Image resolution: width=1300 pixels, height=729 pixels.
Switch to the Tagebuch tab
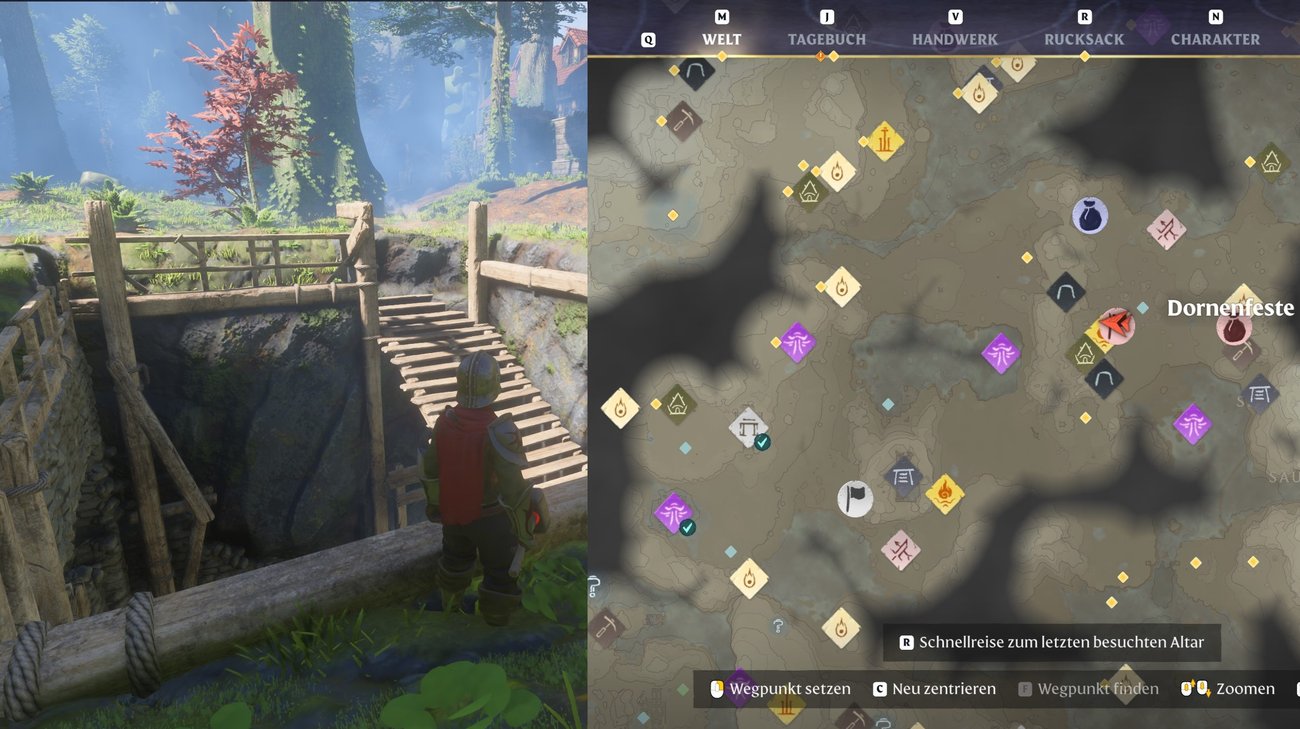point(826,39)
